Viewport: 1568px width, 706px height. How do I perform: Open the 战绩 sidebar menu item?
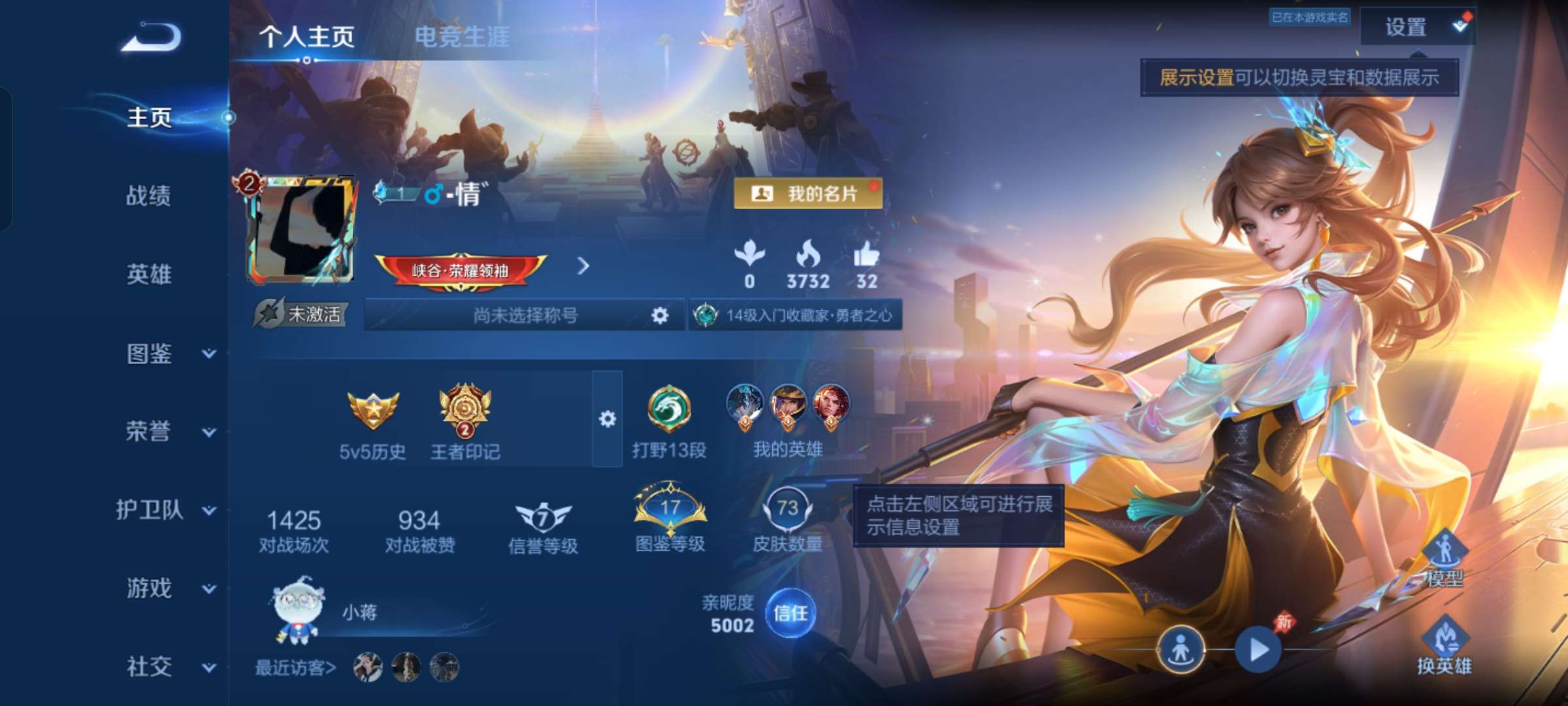[x=150, y=196]
